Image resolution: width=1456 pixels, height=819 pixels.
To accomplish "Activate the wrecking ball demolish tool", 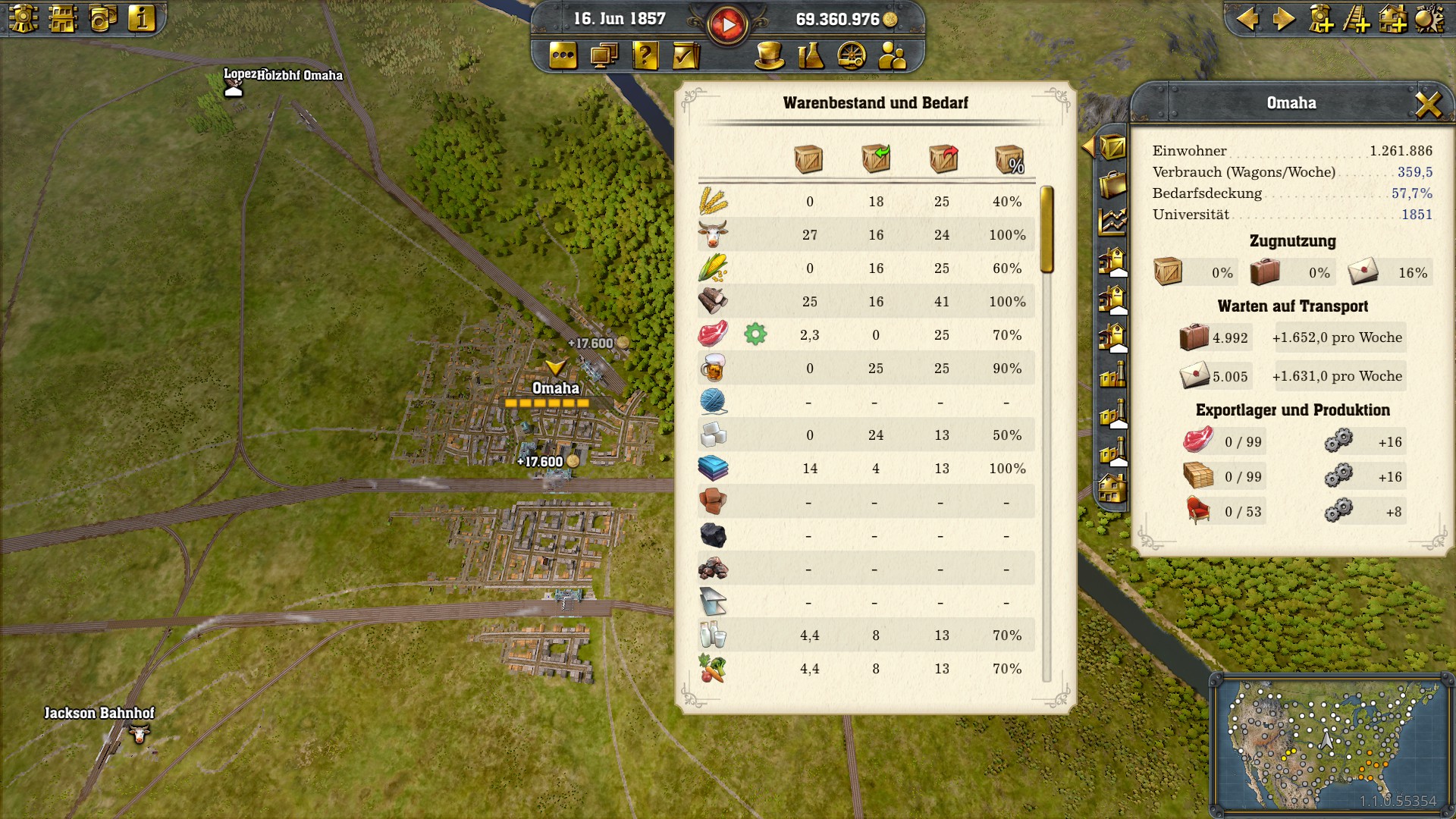I will coord(1429,18).
